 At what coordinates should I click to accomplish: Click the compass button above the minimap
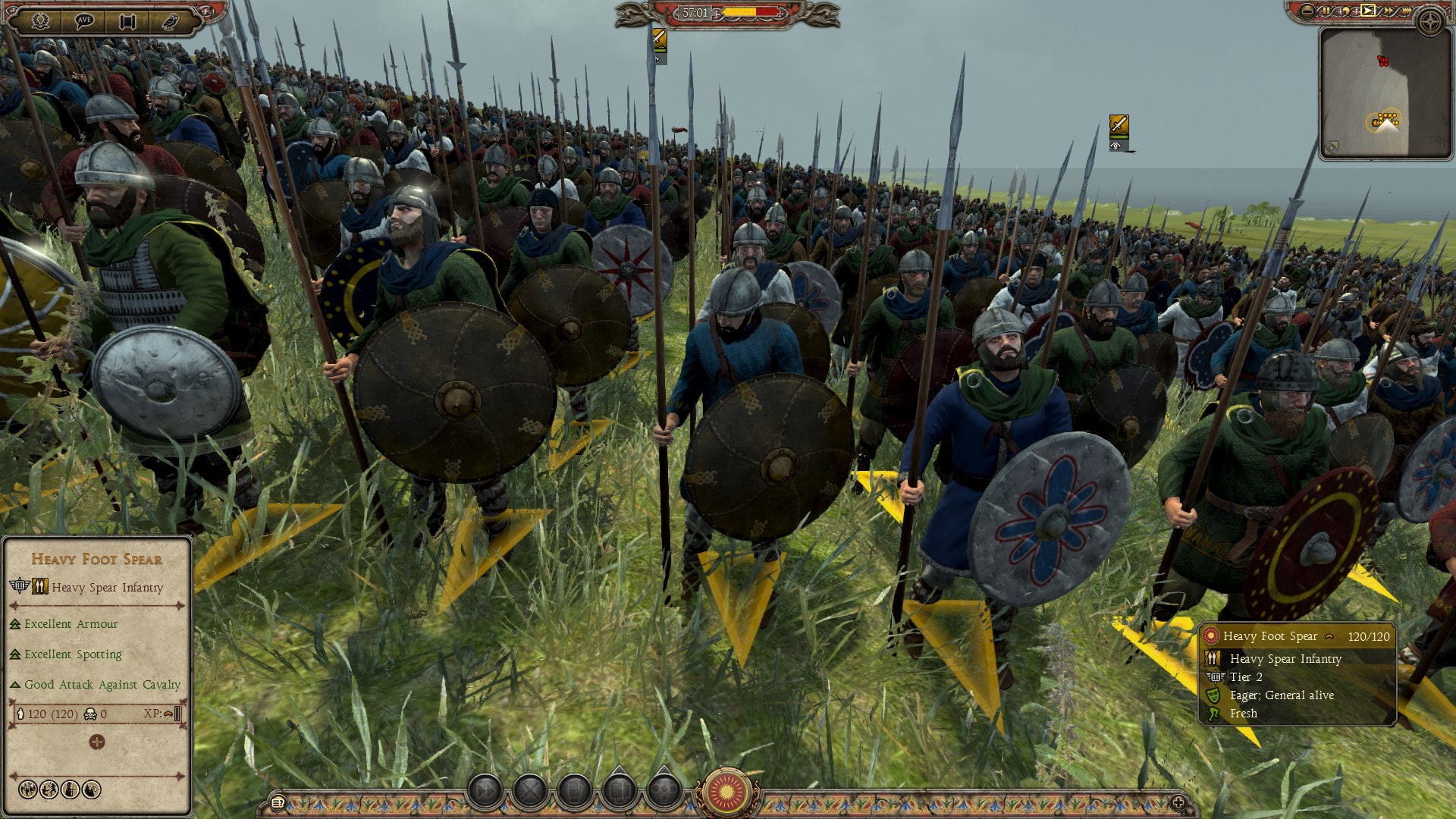pos(1431,21)
